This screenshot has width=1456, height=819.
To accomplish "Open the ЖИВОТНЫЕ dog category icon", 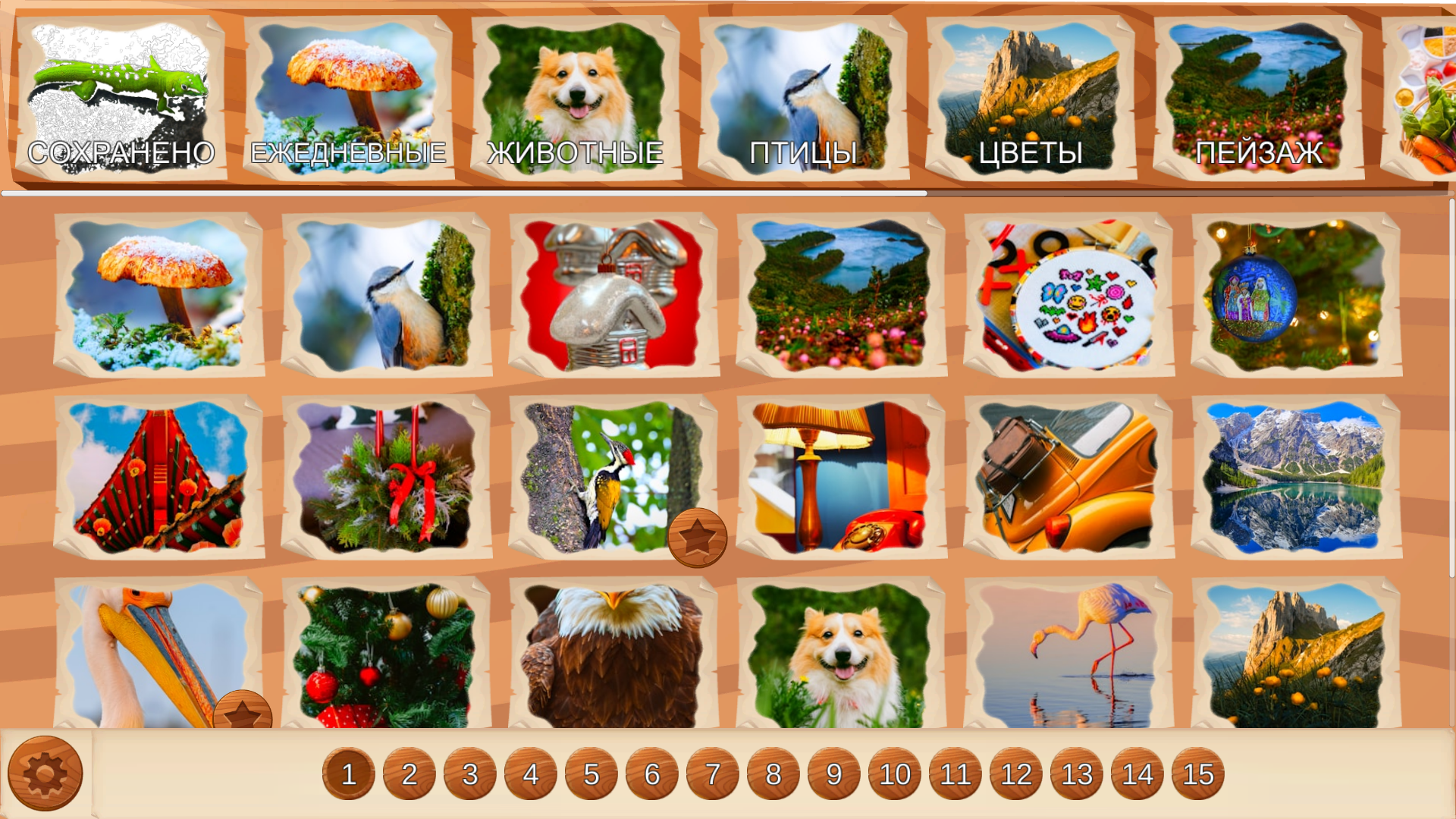I will (x=576, y=91).
